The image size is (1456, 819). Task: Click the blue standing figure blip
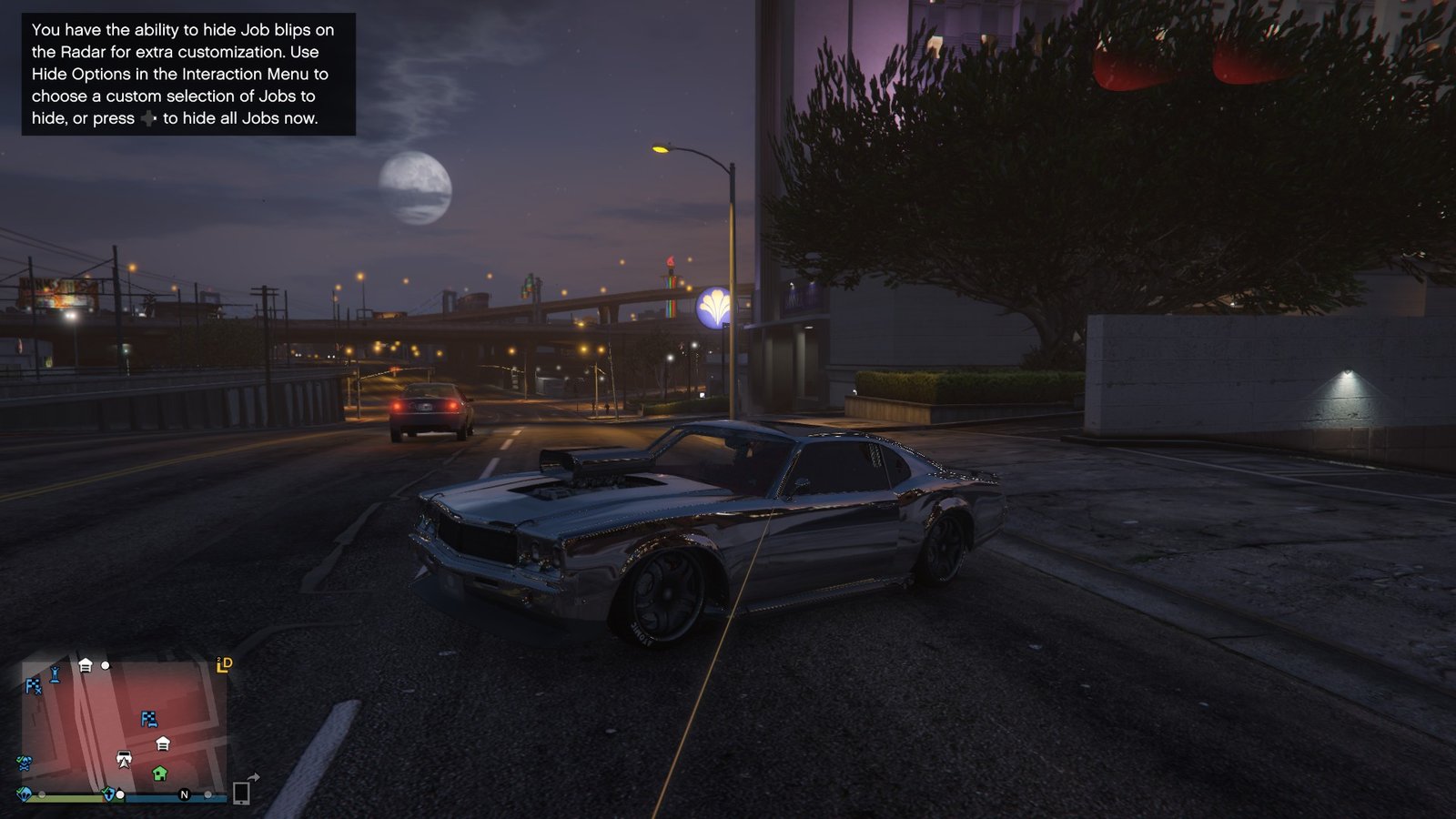tap(55, 674)
